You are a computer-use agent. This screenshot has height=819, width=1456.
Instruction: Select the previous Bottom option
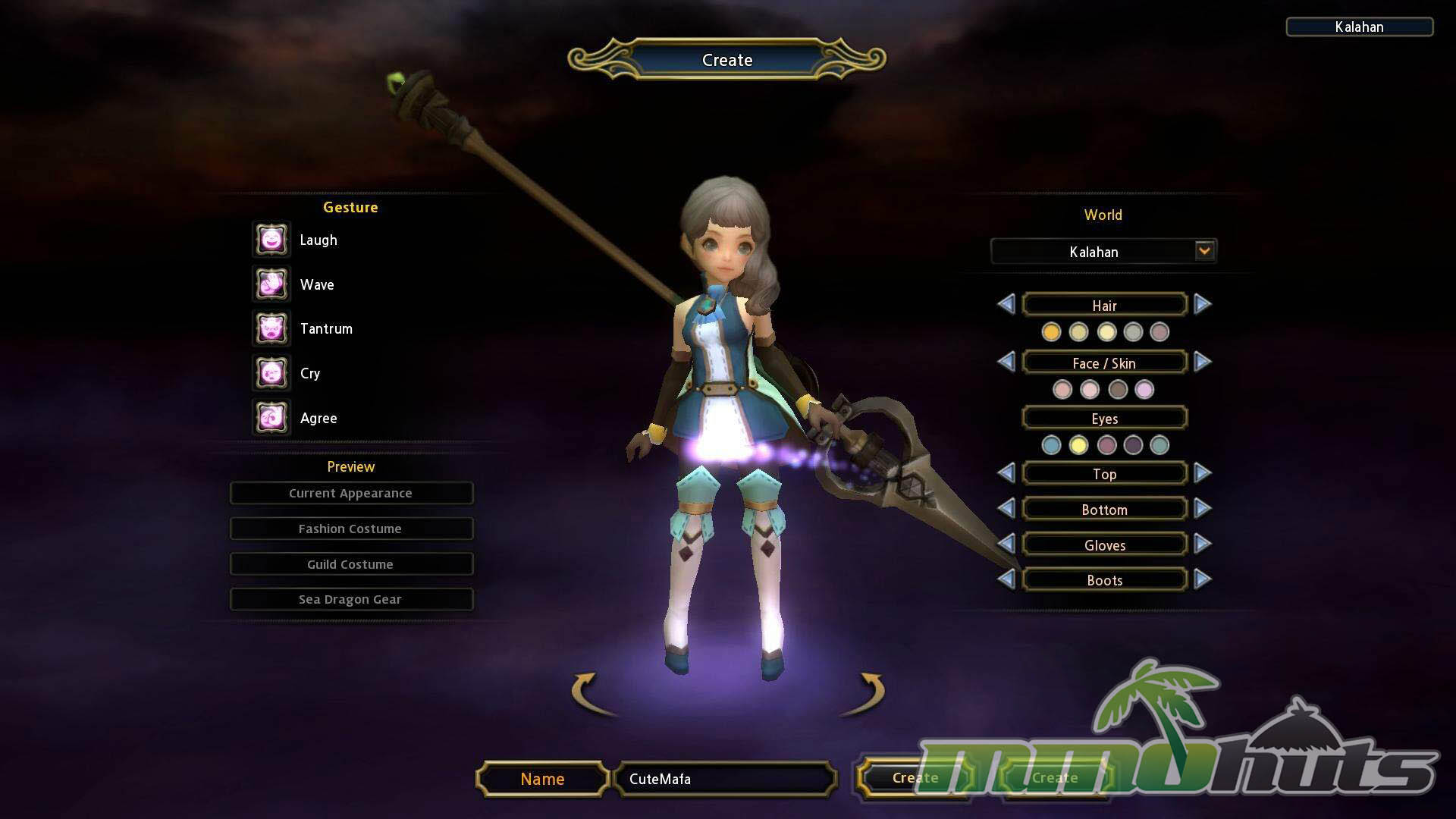1006,509
